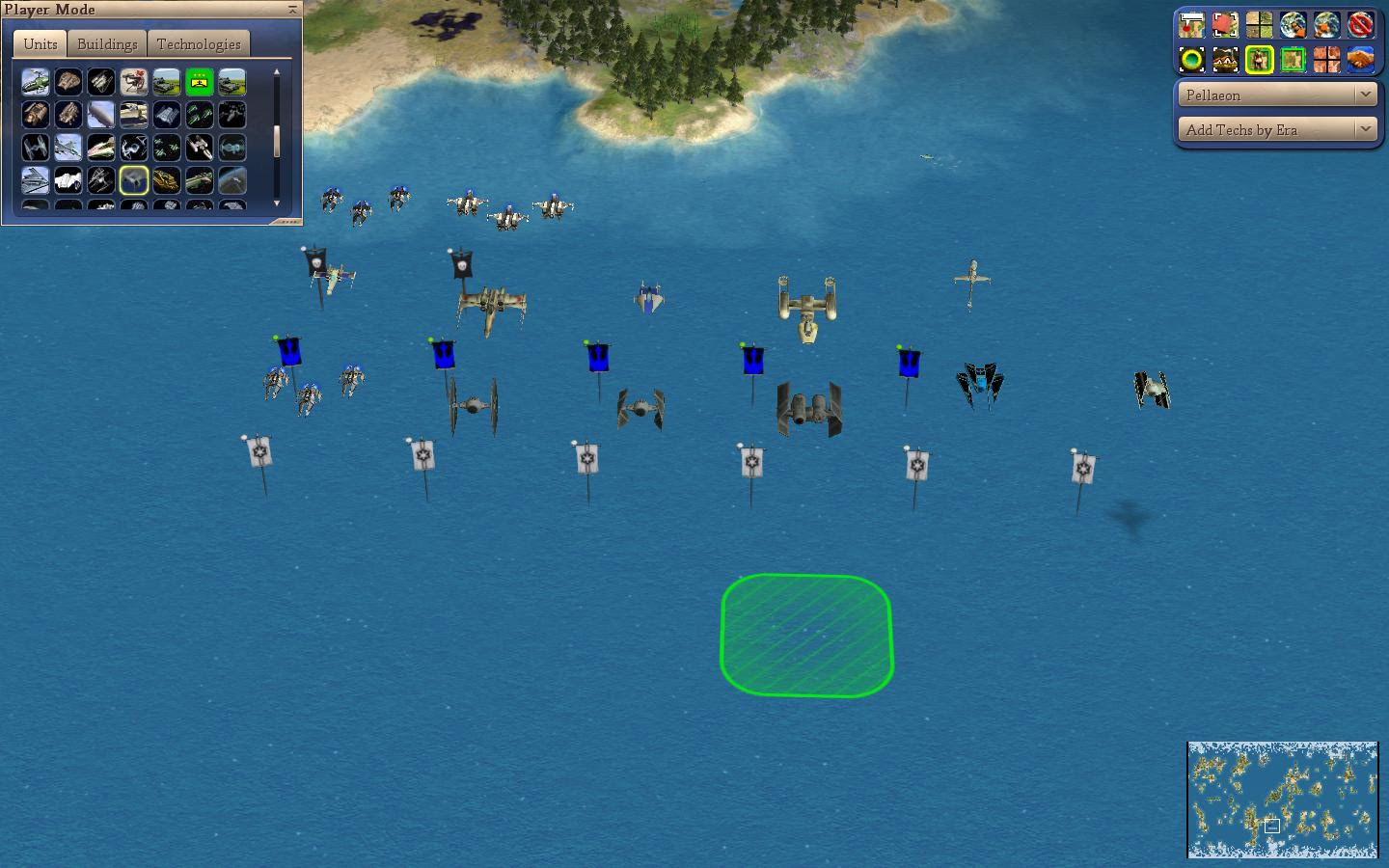Collapse the Player Mode panel
The height and width of the screenshot is (868, 1389).
290,9
